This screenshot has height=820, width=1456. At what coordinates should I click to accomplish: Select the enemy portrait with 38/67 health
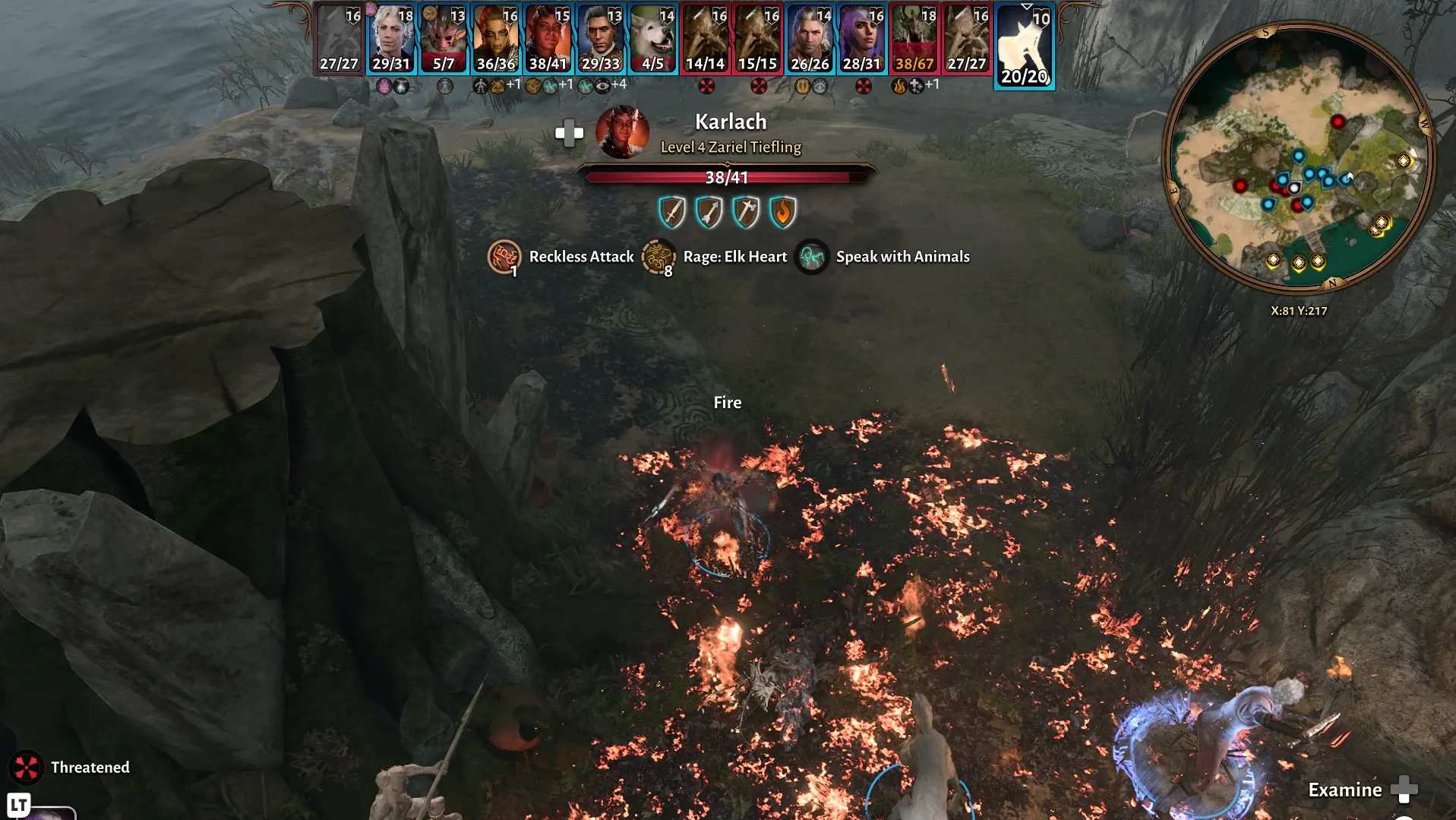tap(914, 38)
